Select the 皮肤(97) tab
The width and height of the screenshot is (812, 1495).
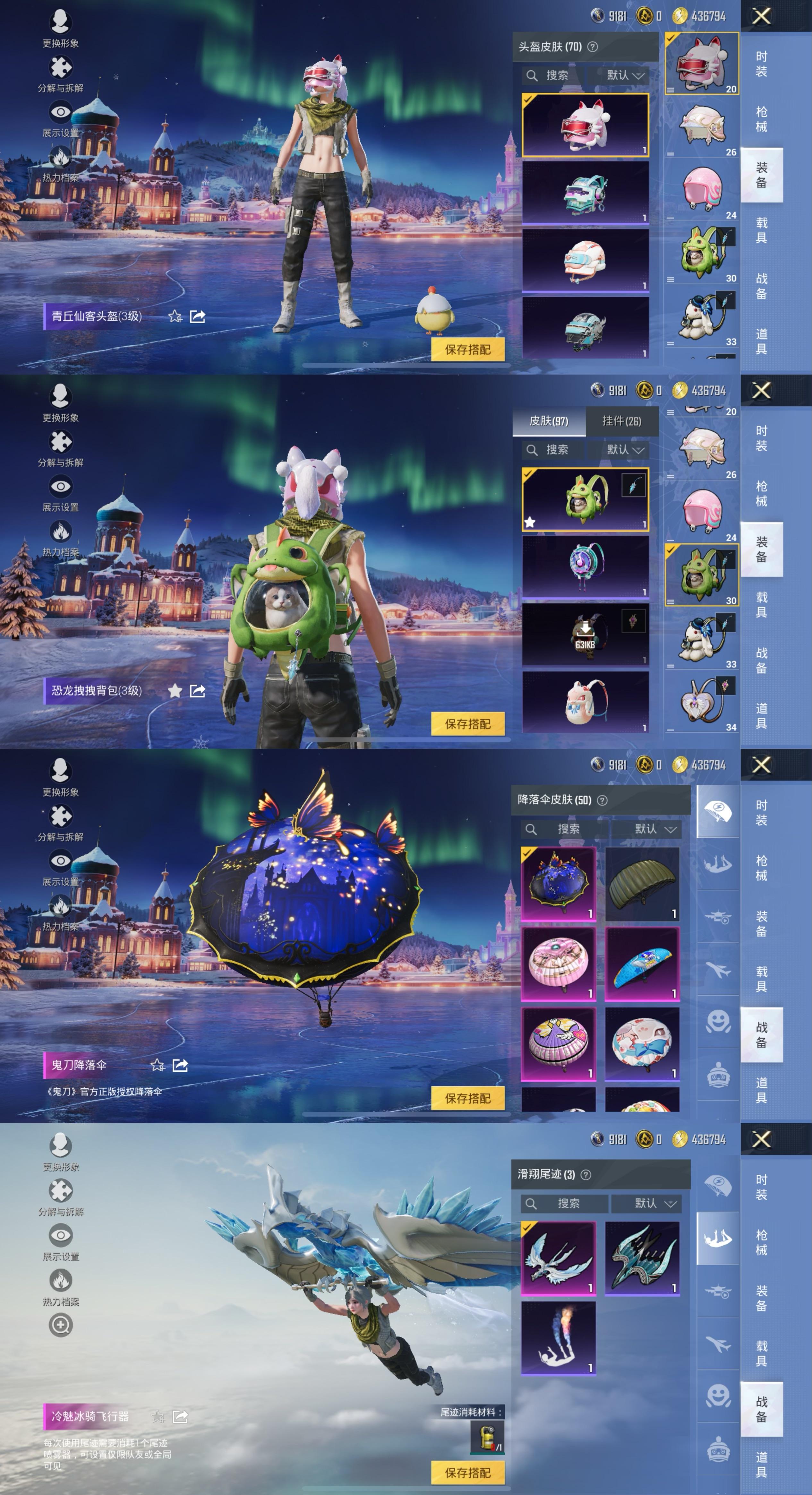click(x=549, y=421)
